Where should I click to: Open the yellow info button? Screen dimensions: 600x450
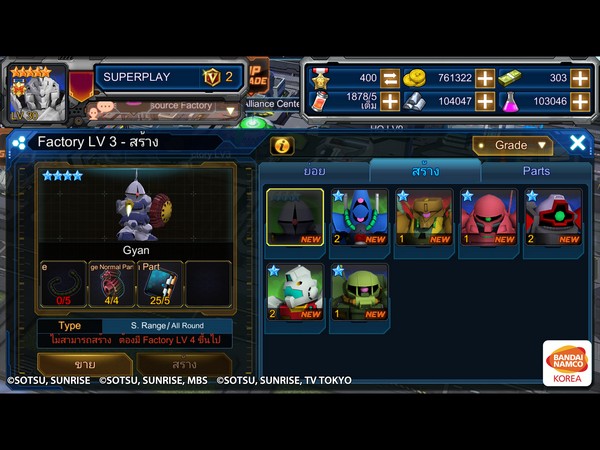[x=283, y=146]
